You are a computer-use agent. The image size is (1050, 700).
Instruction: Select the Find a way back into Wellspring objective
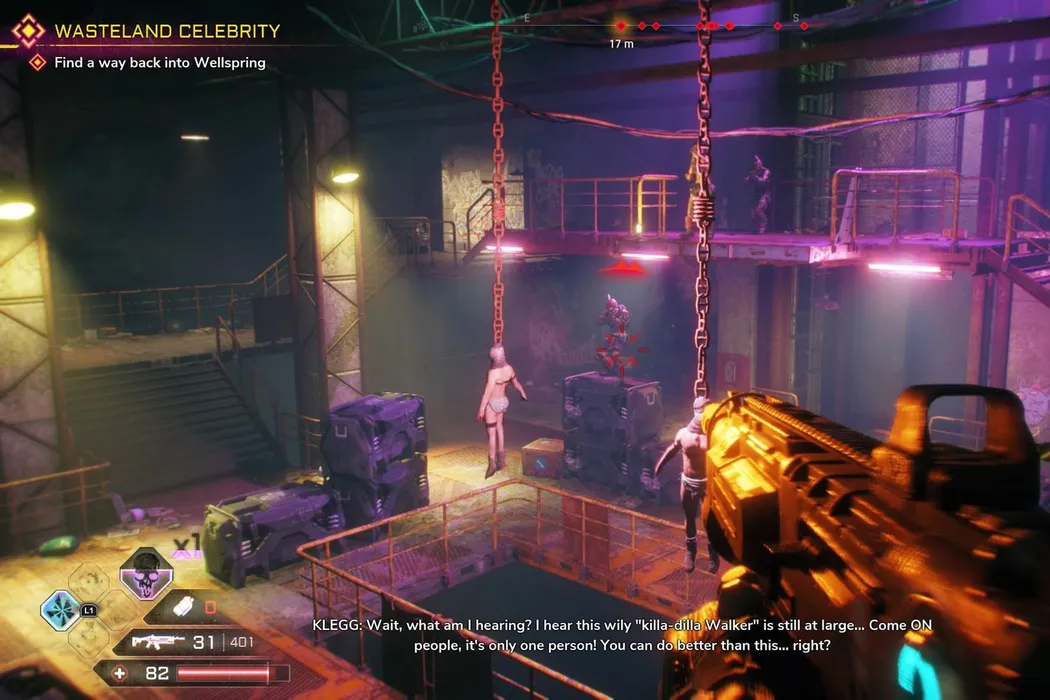point(160,63)
